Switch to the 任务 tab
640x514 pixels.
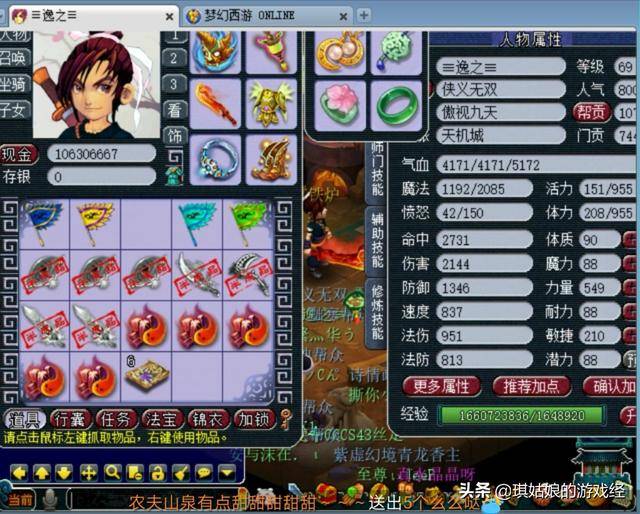[x=117, y=420]
